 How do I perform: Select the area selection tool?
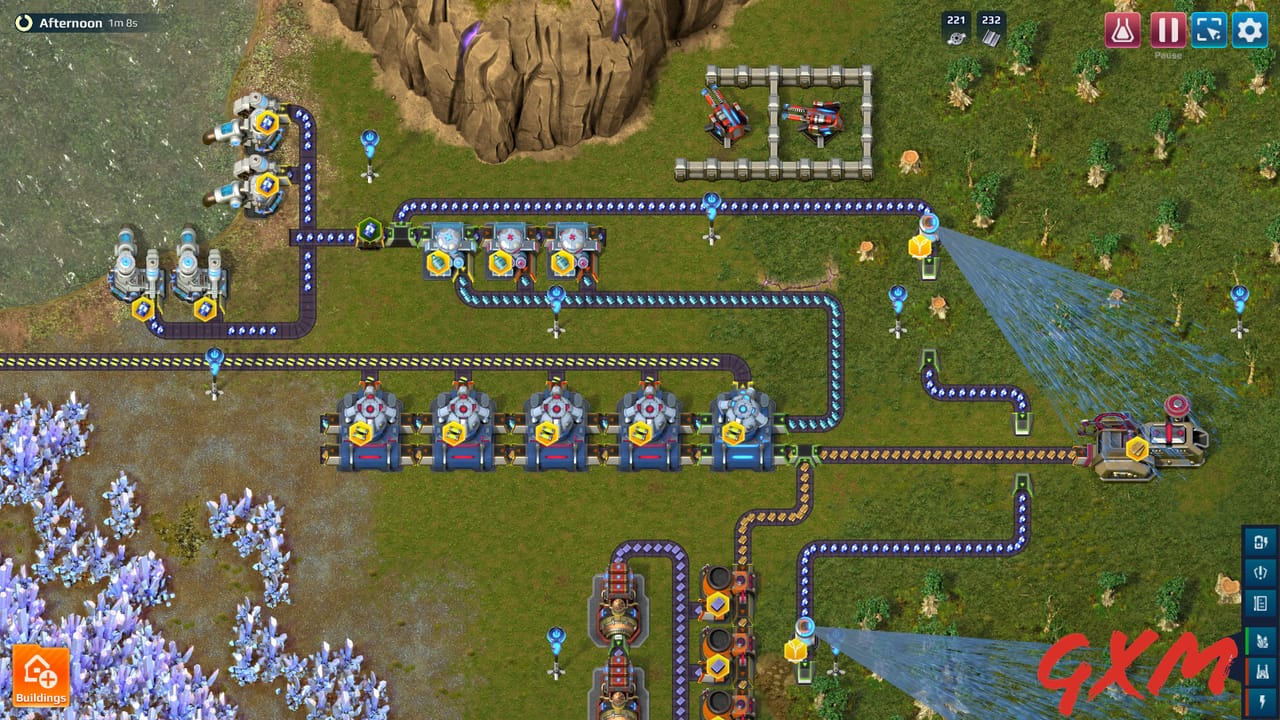[x=1208, y=30]
